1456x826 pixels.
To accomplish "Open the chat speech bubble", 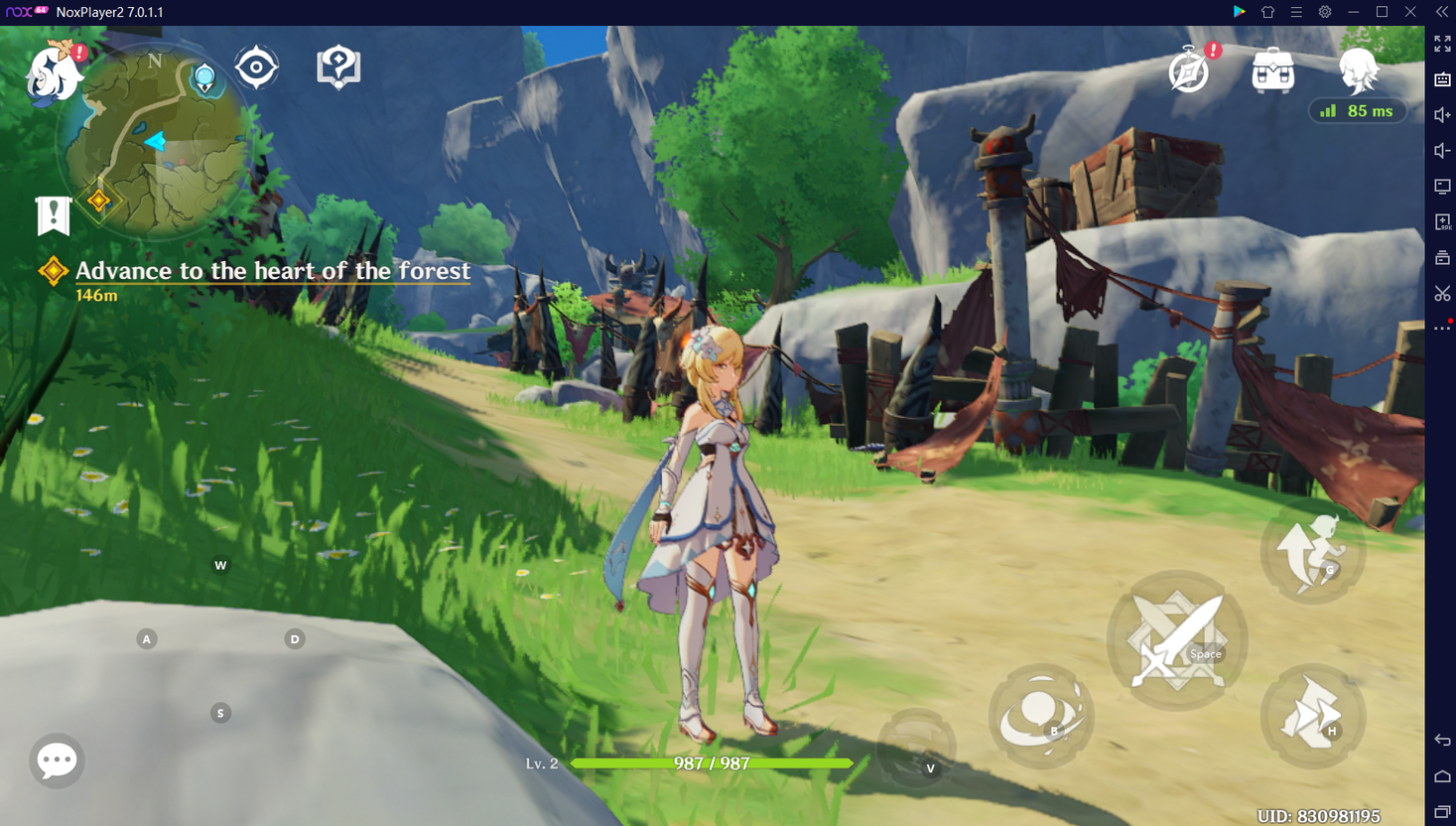I will click(57, 760).
